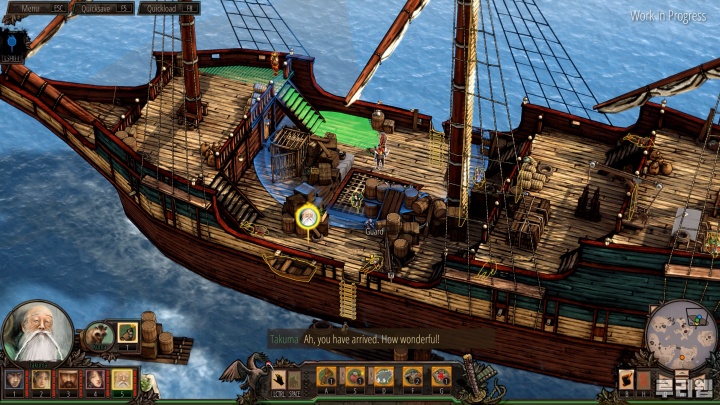Use the ability in slot A
The image size is (720, 405).
point(327,376)
